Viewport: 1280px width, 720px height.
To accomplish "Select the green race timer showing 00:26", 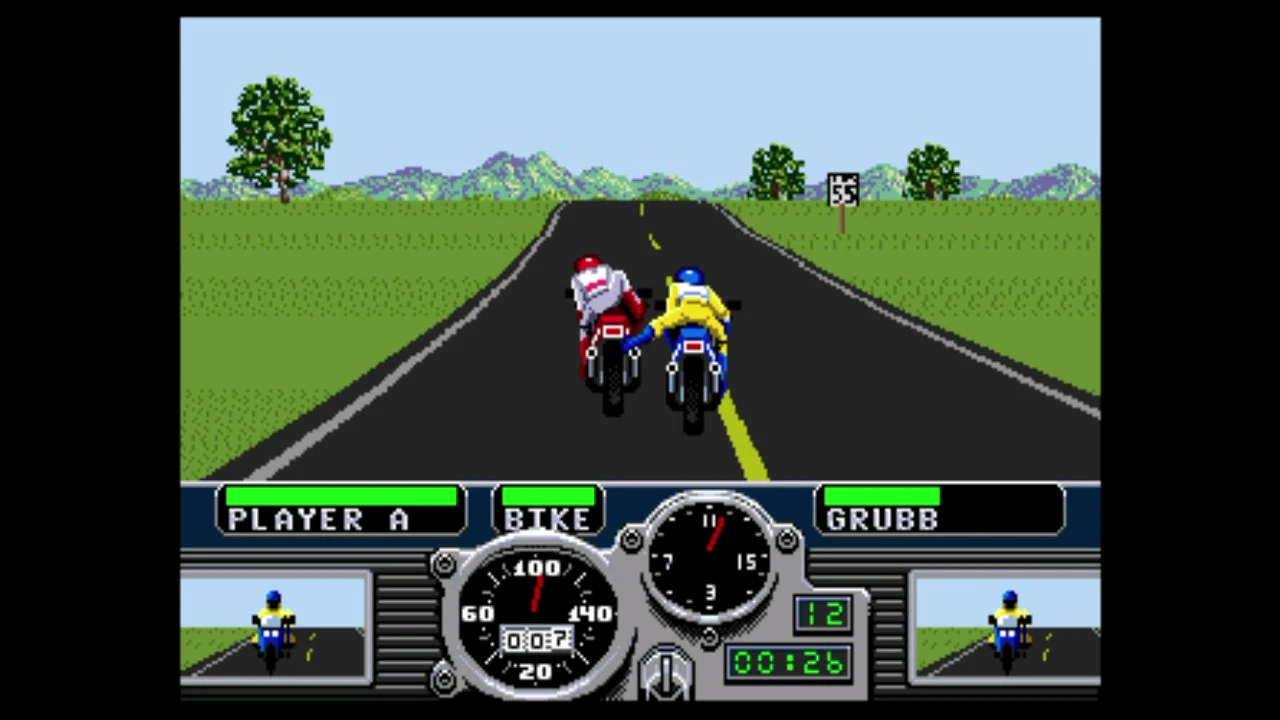I will click(x=788, y=663).
